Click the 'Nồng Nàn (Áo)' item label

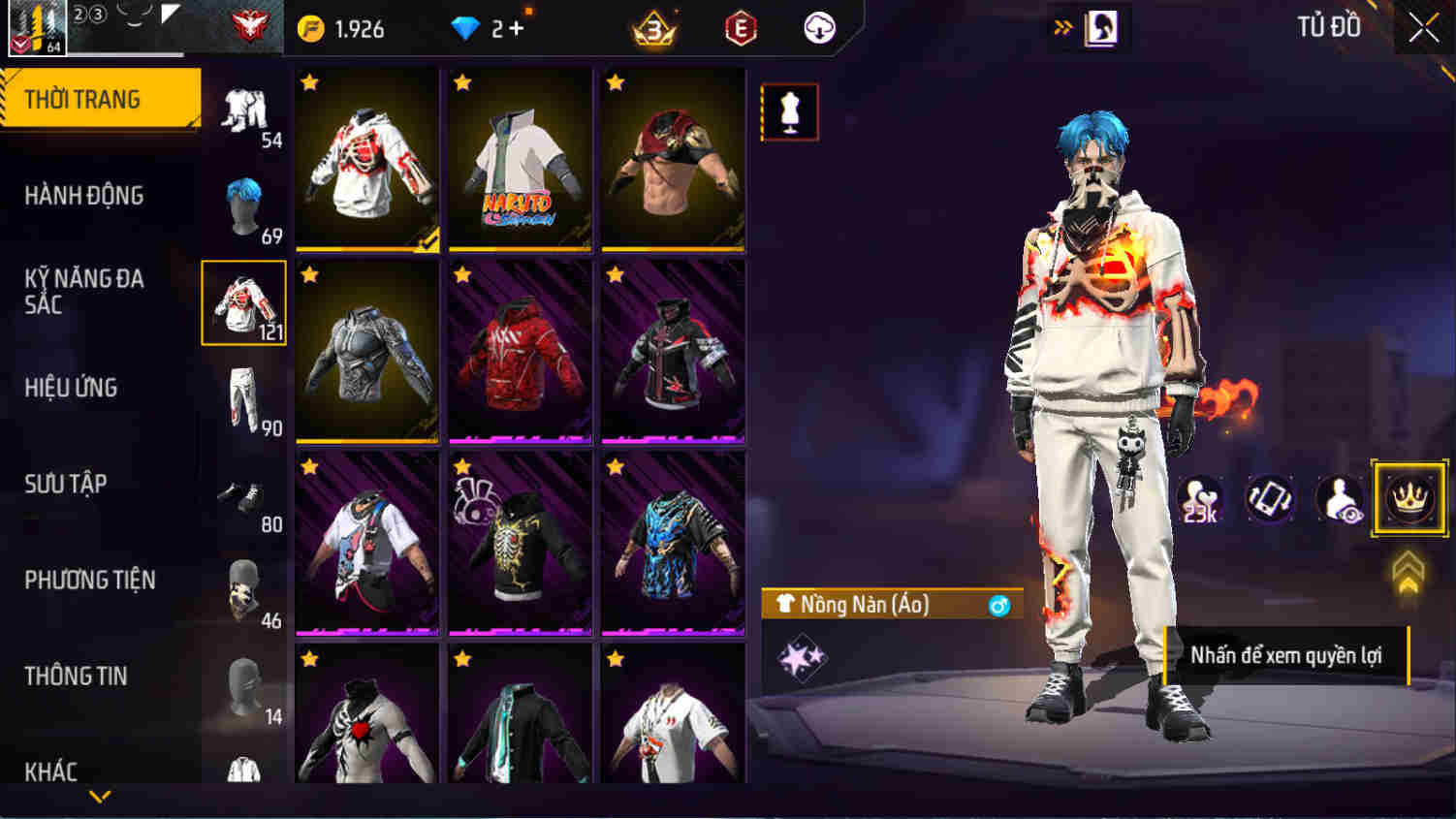[x=863, y=605]
